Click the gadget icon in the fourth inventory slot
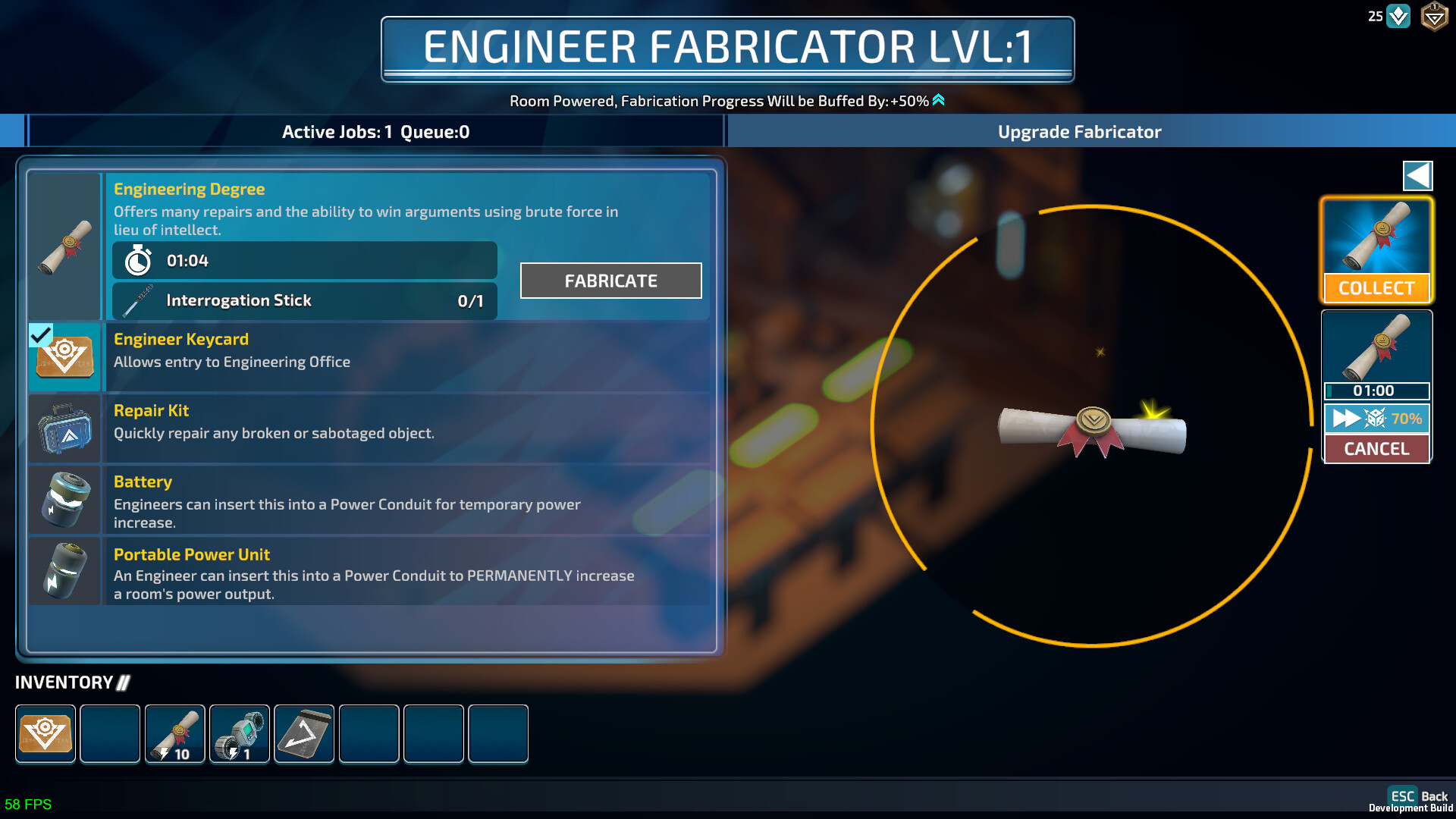The height and width of the screenshot is (819, 1456). click(x=239, y=733)
